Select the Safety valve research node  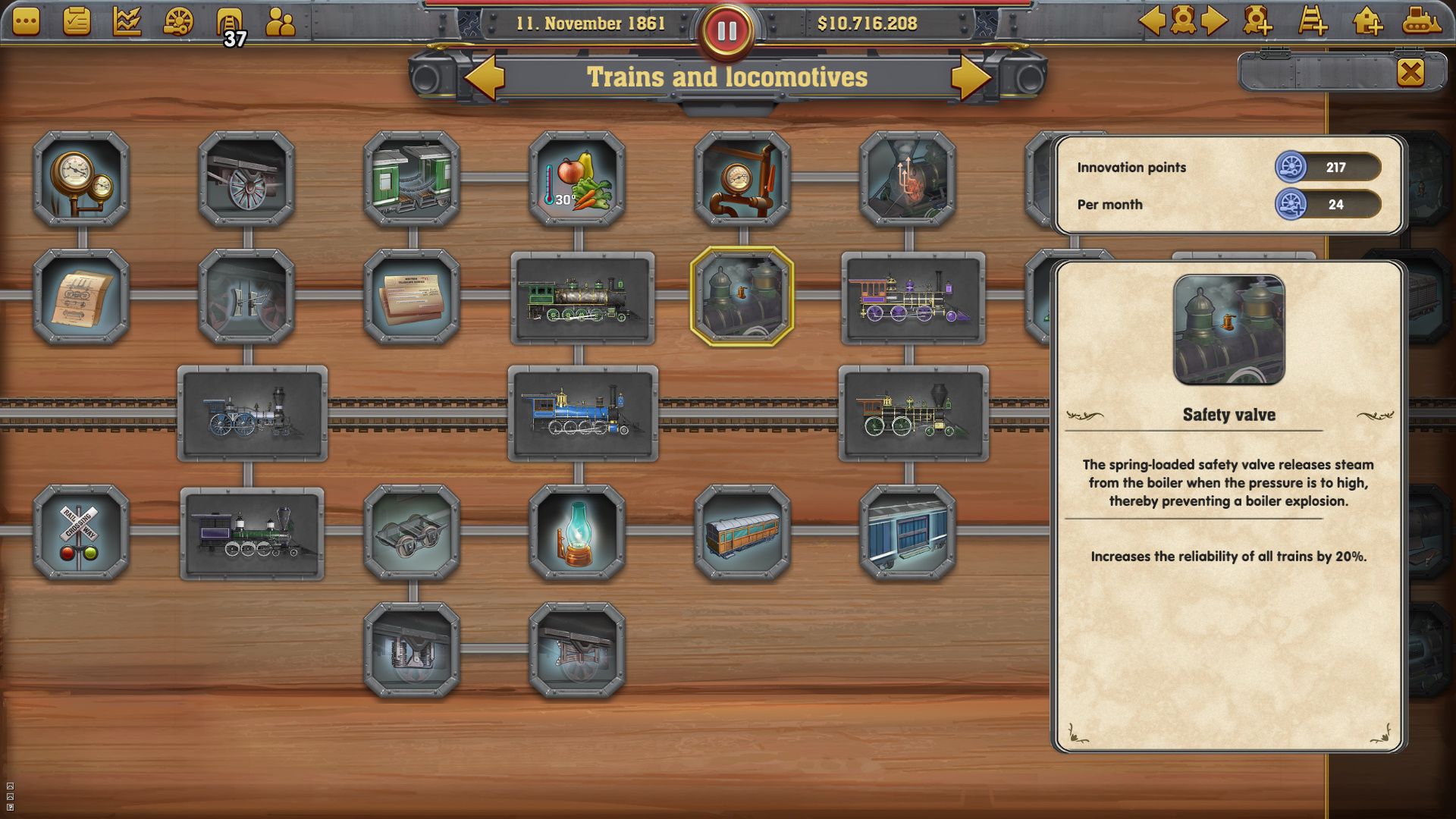(742, 296)
